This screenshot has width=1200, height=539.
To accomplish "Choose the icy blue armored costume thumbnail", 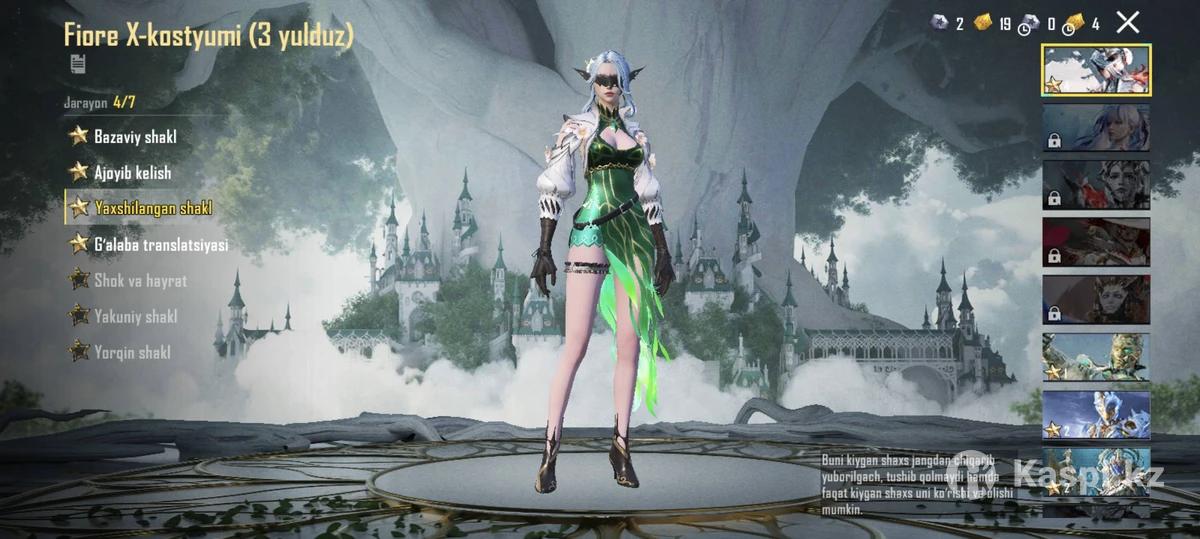I will tap(1096, 414).
